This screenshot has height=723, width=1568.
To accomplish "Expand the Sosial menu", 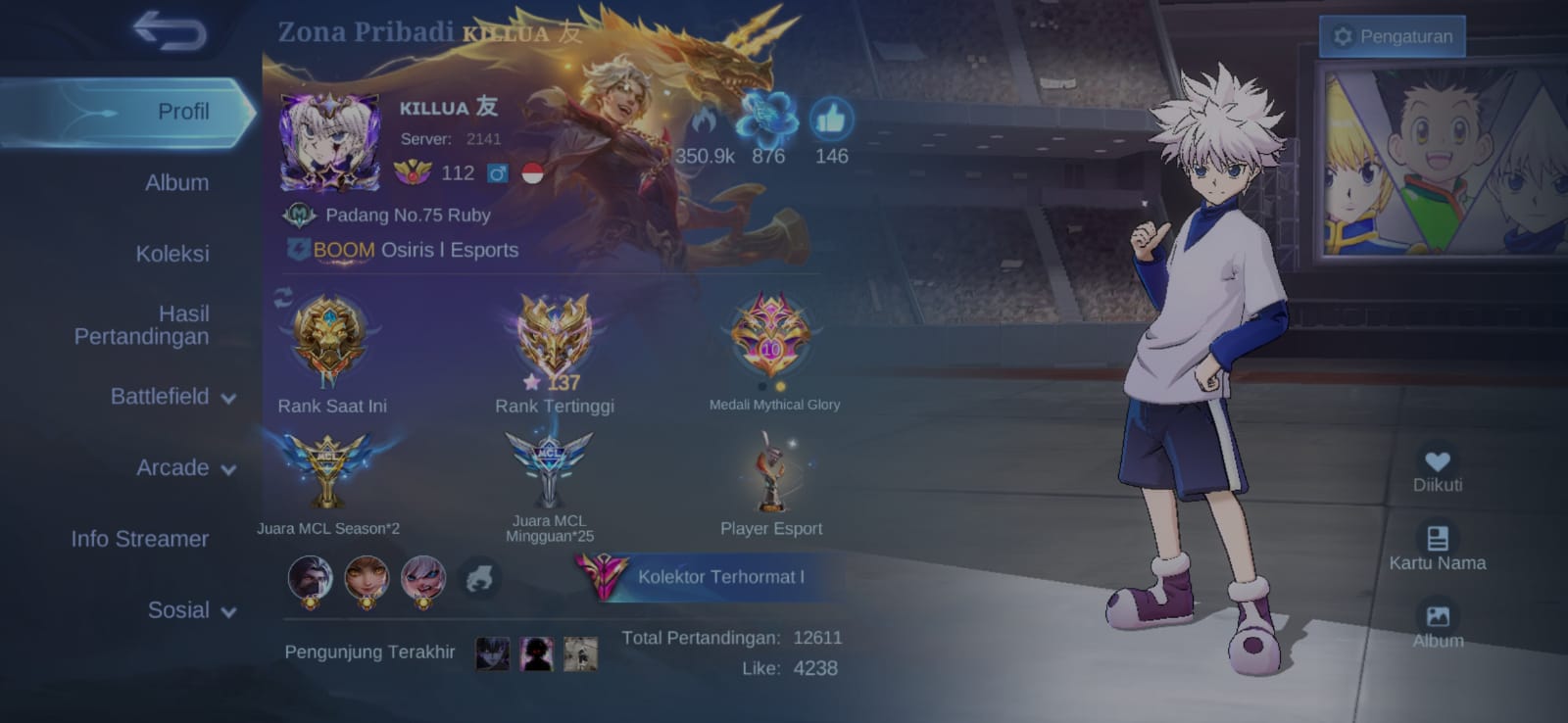I will click(191, 610).
